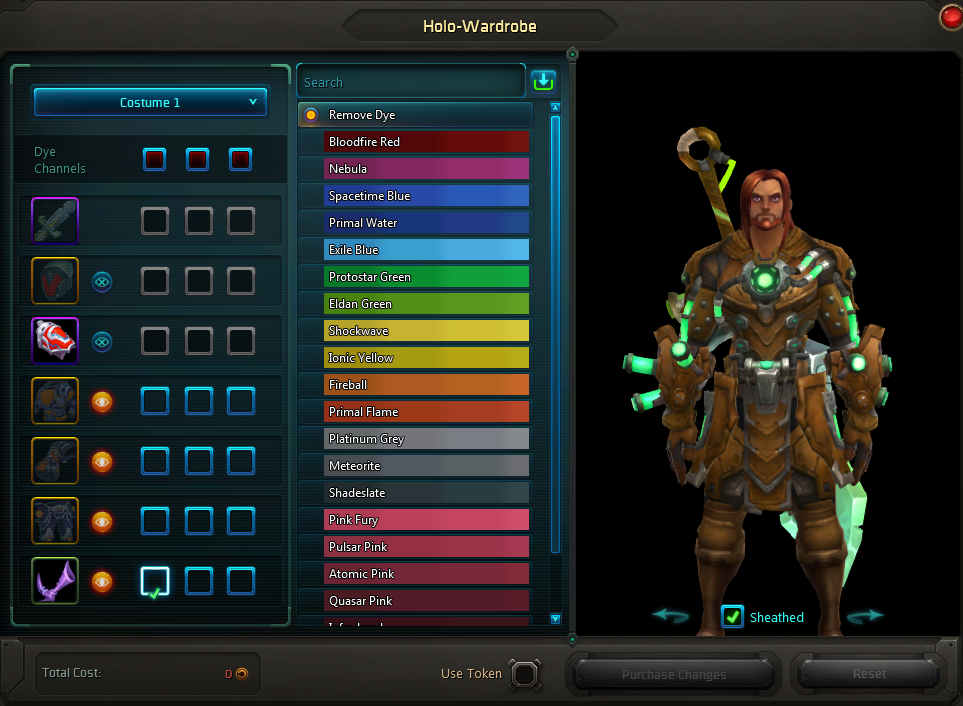Select Spacetime Blue dye

click(426, 196)
